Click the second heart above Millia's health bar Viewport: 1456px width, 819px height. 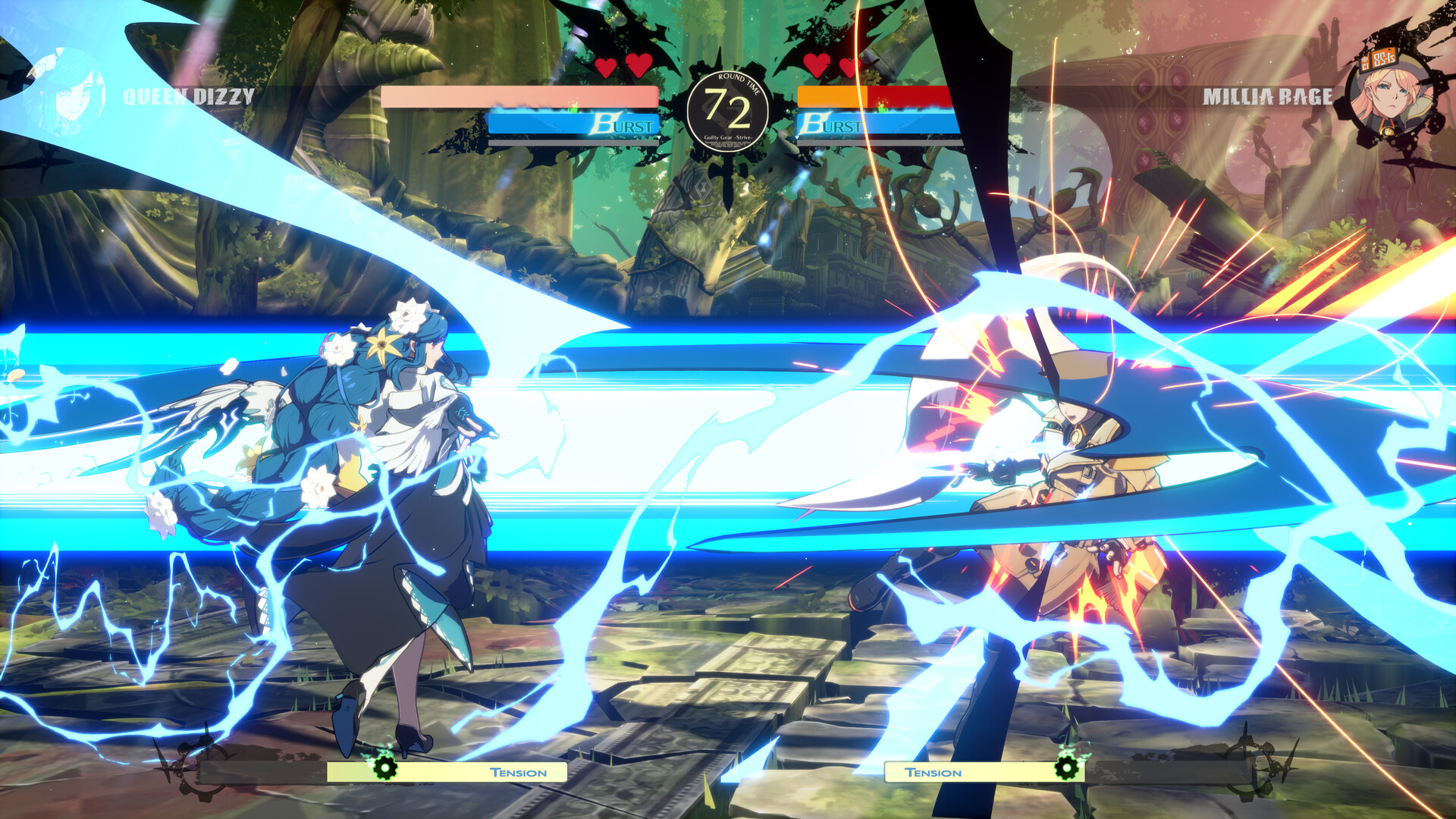coord(848,67)
